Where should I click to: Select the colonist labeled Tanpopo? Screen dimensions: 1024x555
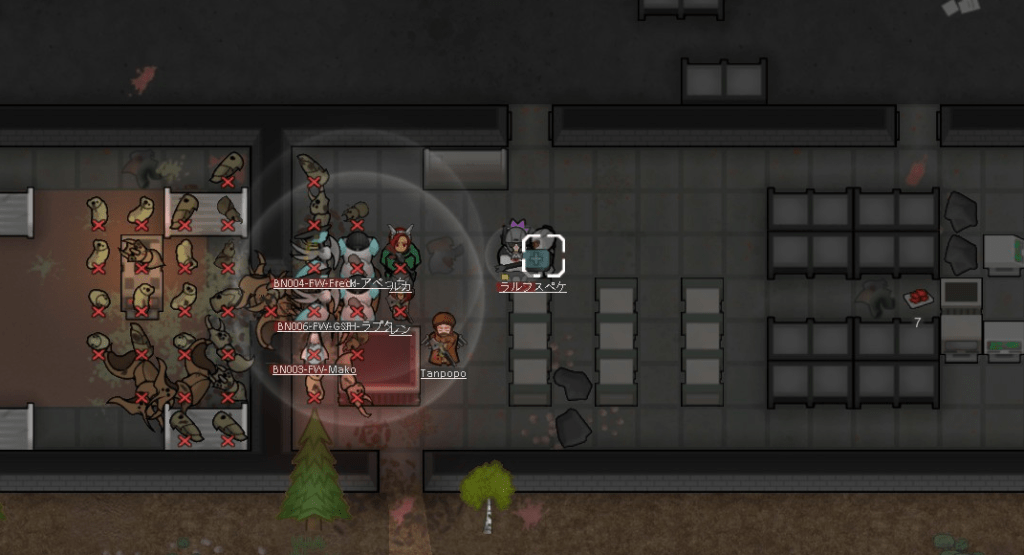pyautogui.click(x=443, y=339)
